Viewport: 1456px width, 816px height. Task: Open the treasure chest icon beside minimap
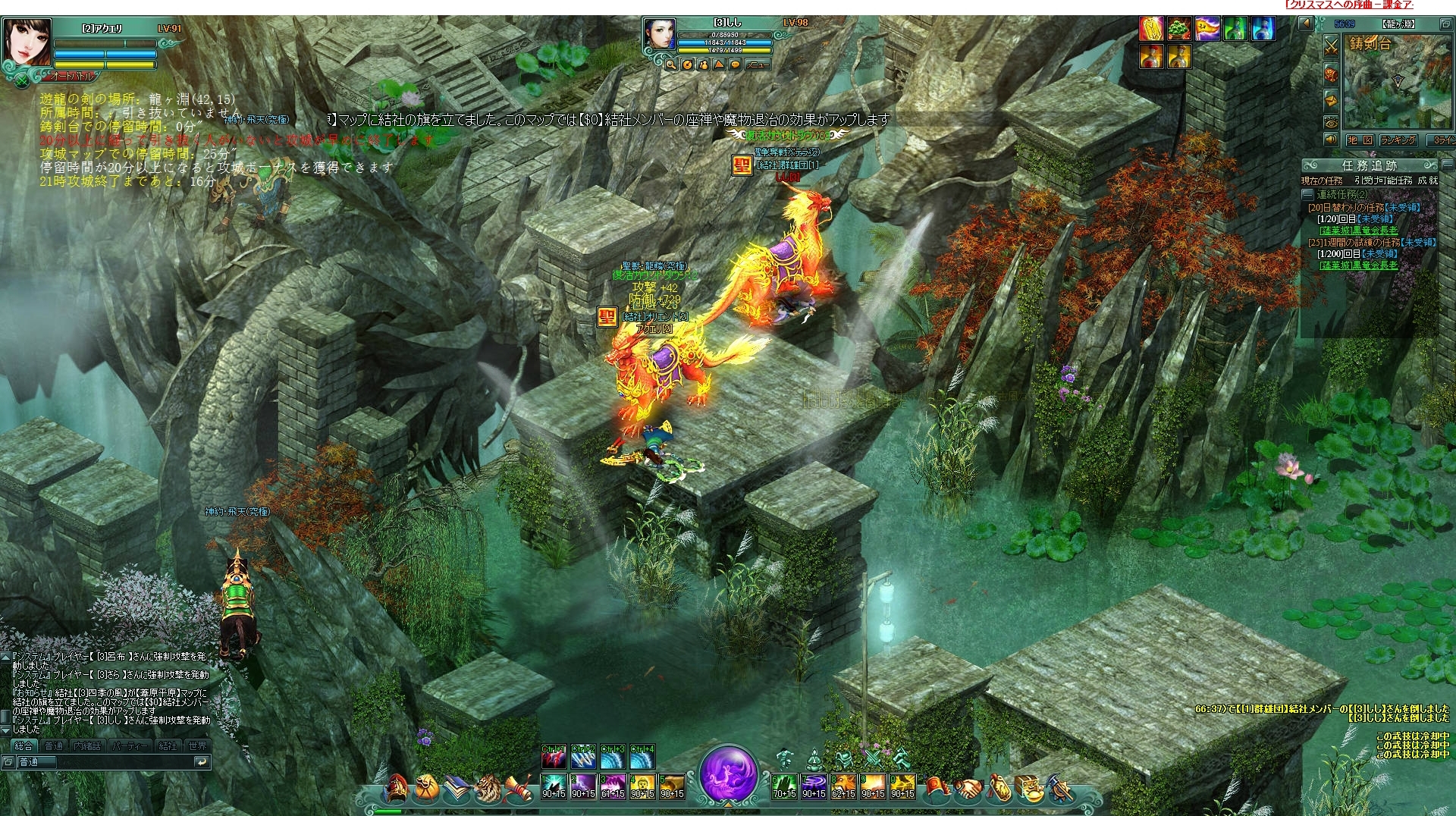(x=1331, y=74)
